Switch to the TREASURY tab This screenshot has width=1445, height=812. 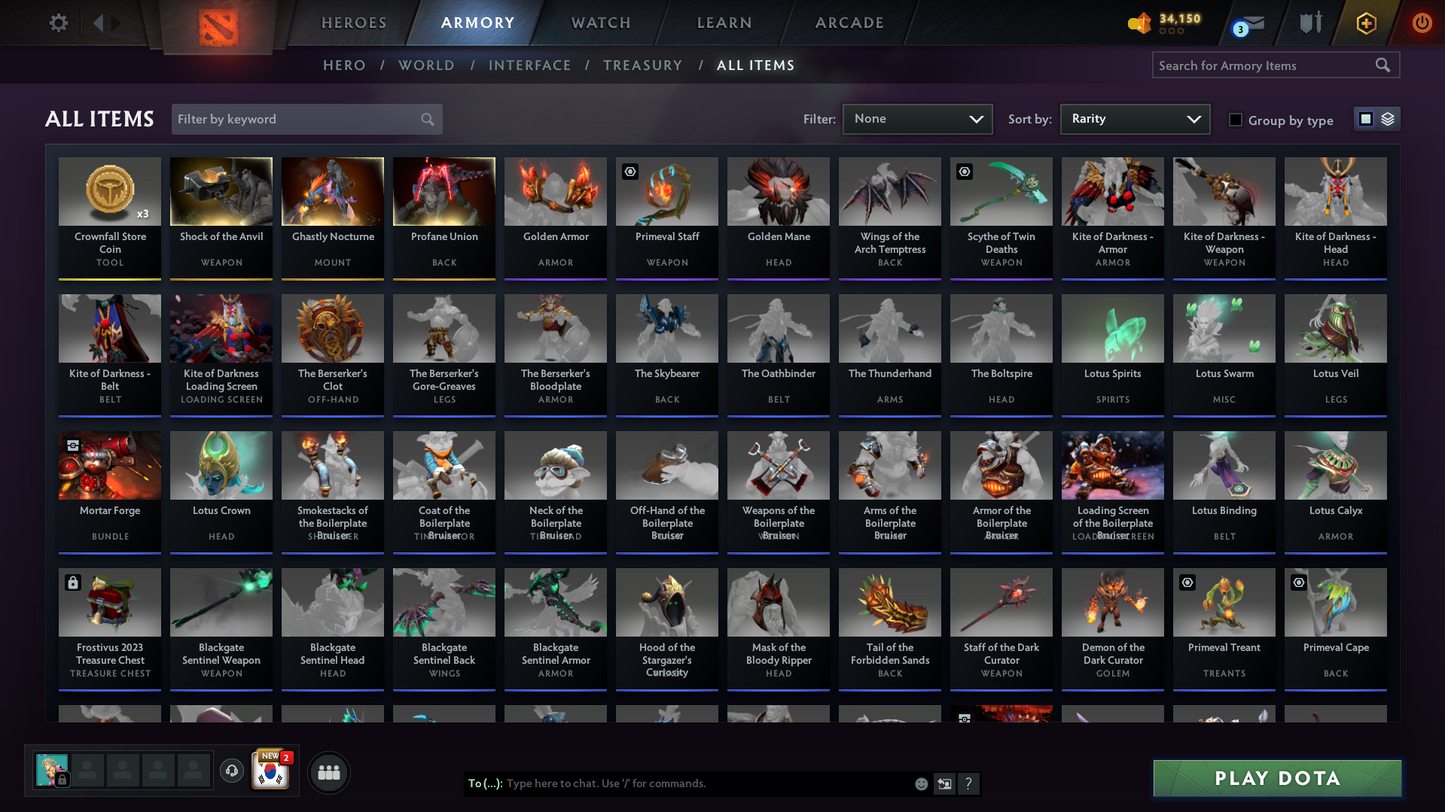[x=643, y=65]
